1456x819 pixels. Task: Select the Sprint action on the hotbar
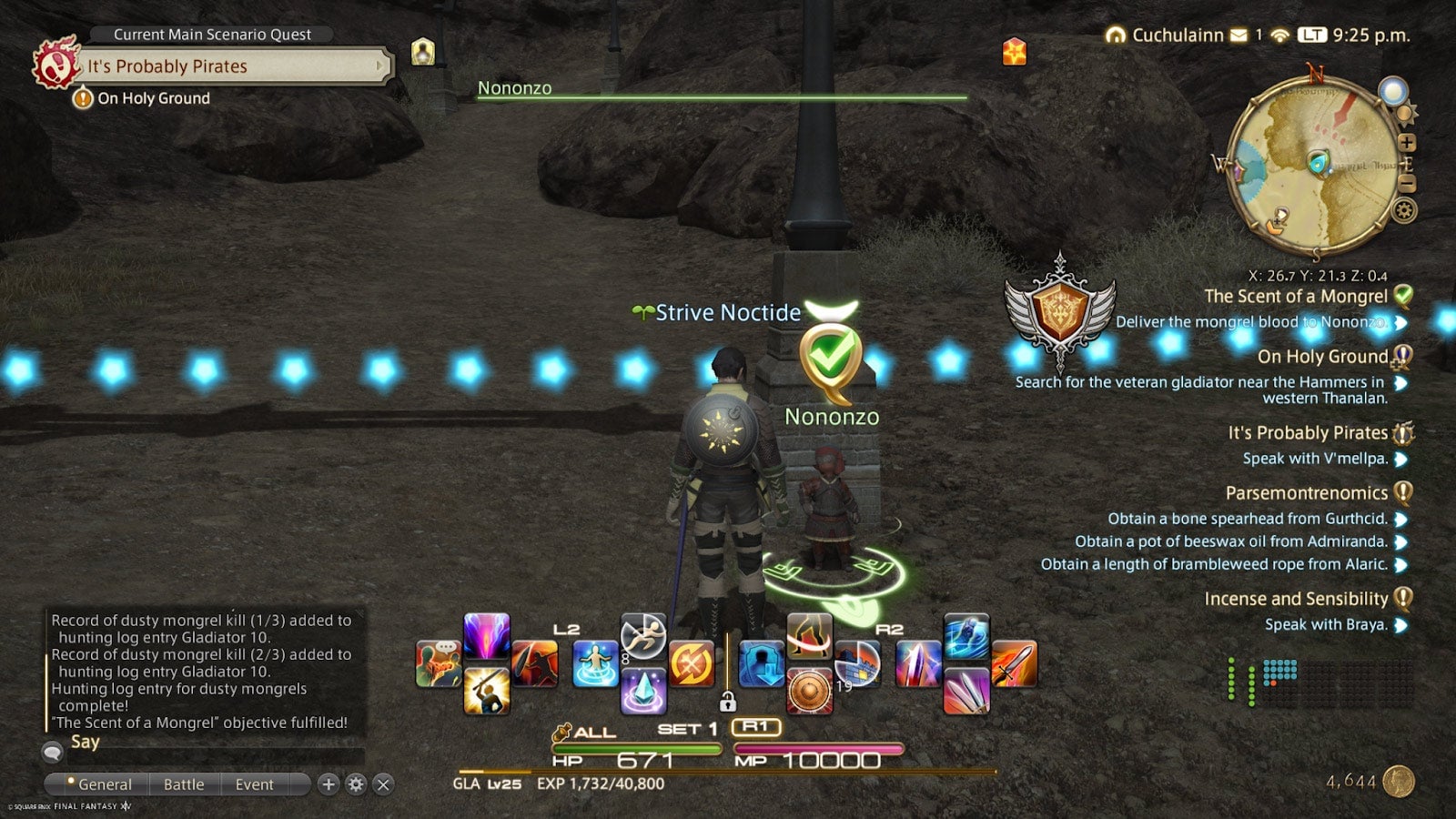tap(643, 637)
